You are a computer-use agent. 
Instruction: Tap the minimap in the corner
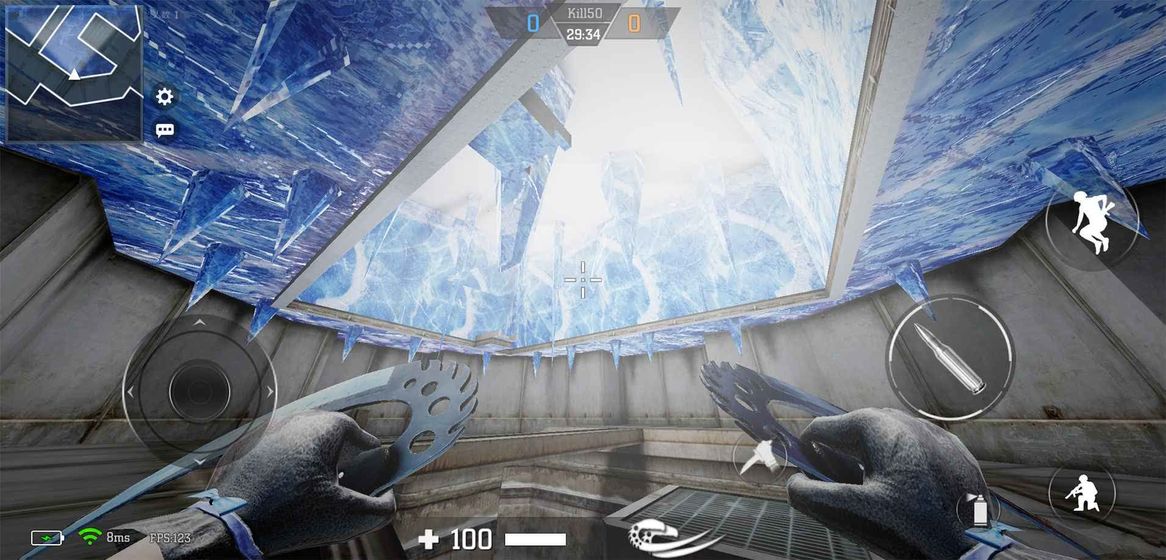[x=74, y=72]
